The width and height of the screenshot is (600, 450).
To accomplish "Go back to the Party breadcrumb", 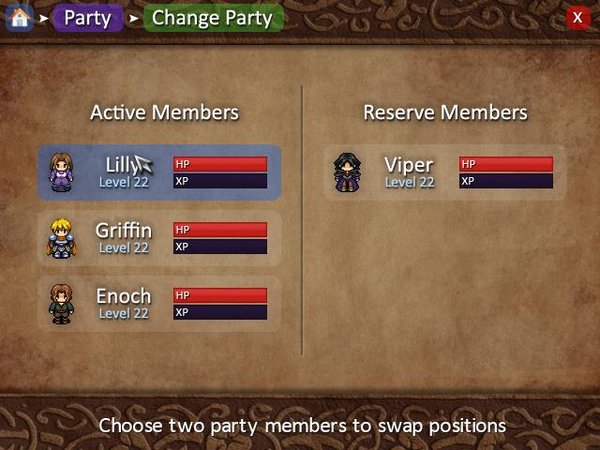I will [x=88, y=18].
